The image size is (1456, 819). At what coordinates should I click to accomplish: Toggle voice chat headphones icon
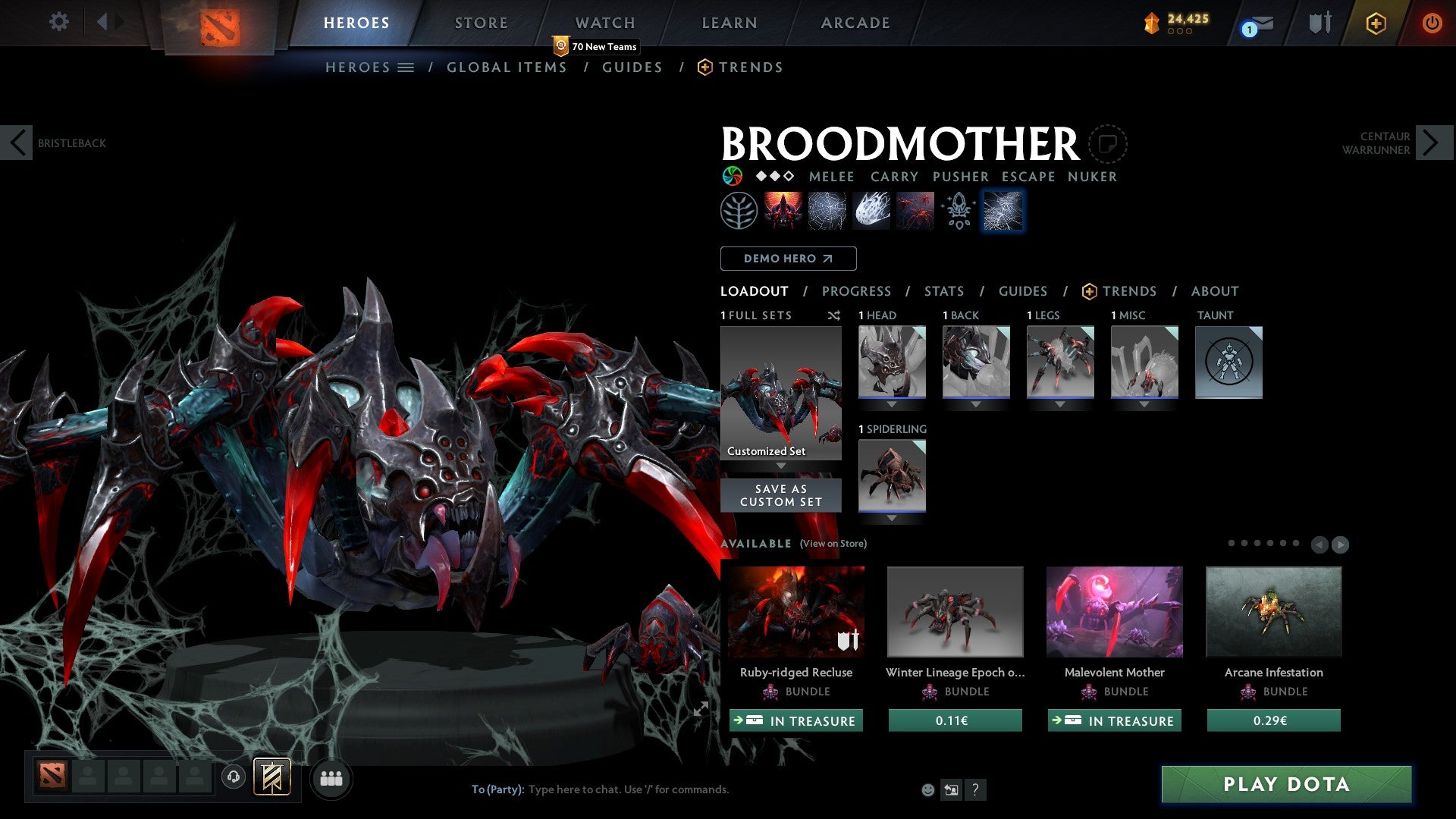(x=234, y=778)
